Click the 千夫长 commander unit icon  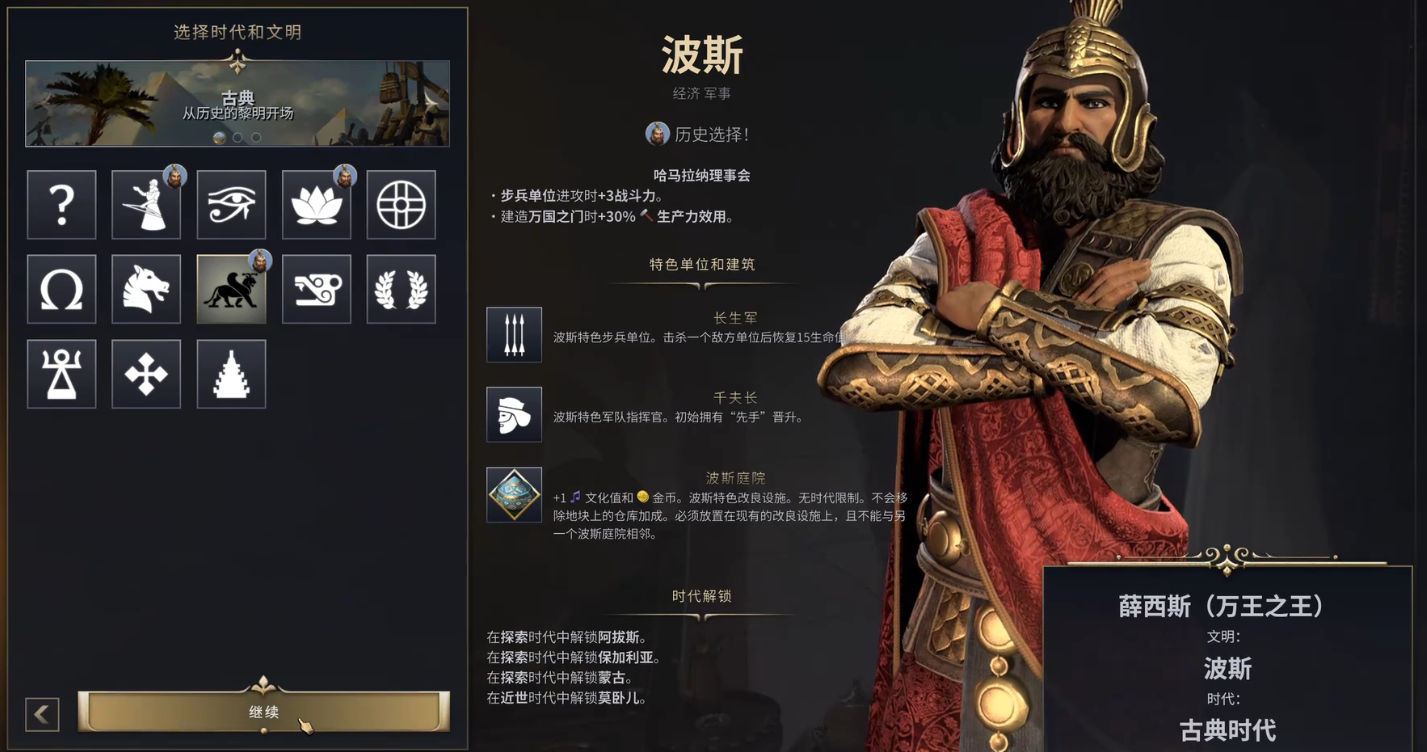pos(513,415)
